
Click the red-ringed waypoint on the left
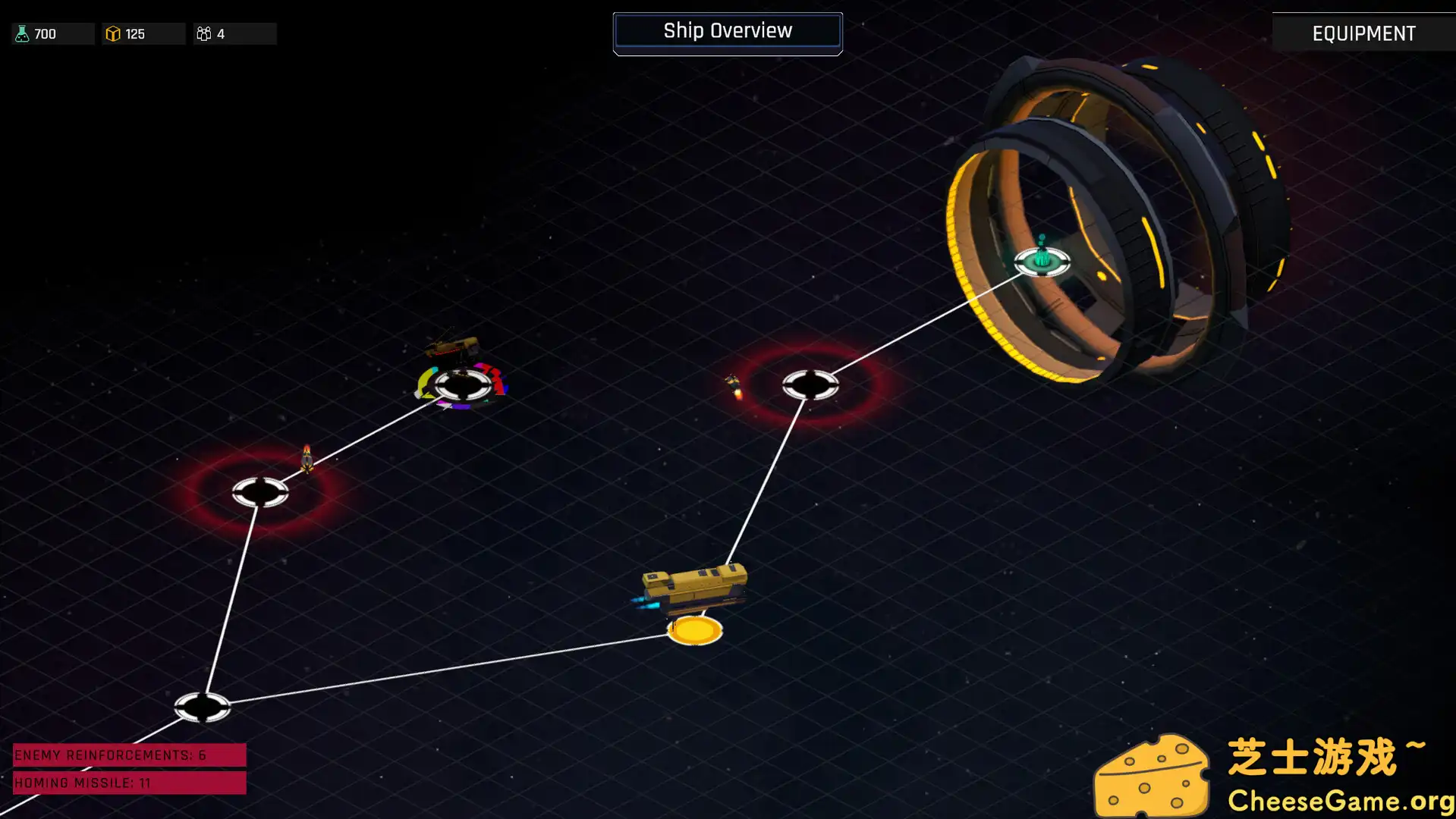[261, 491]
